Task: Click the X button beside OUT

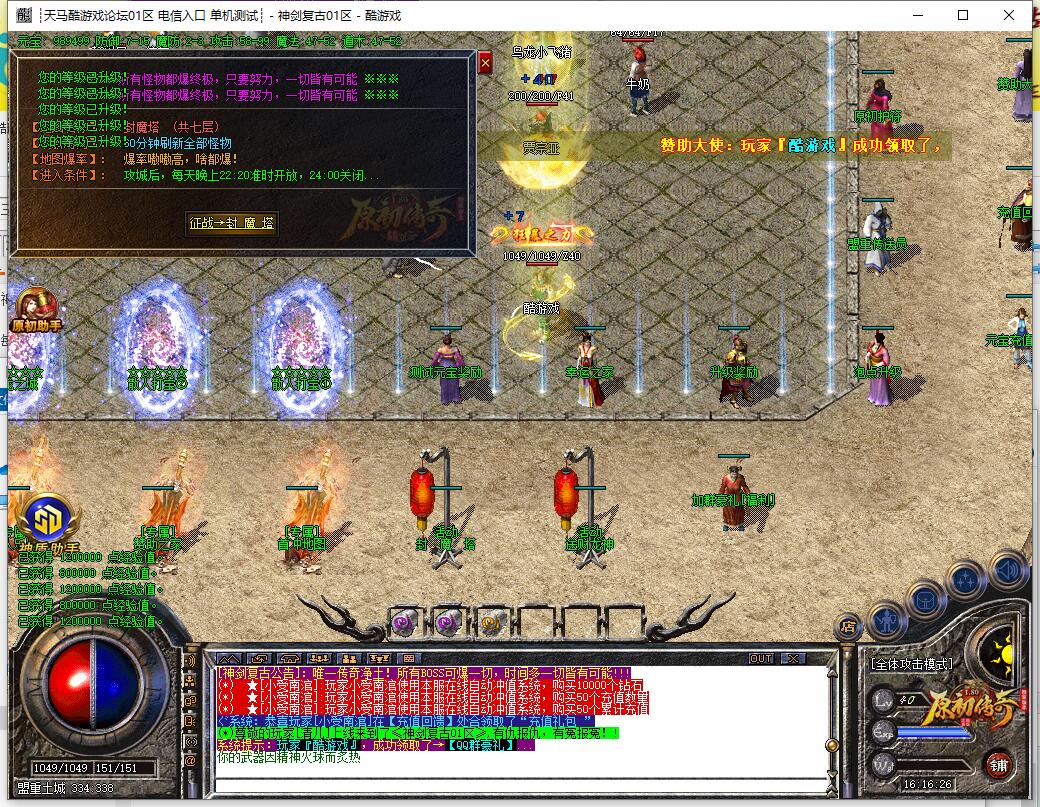Action: 792,658
